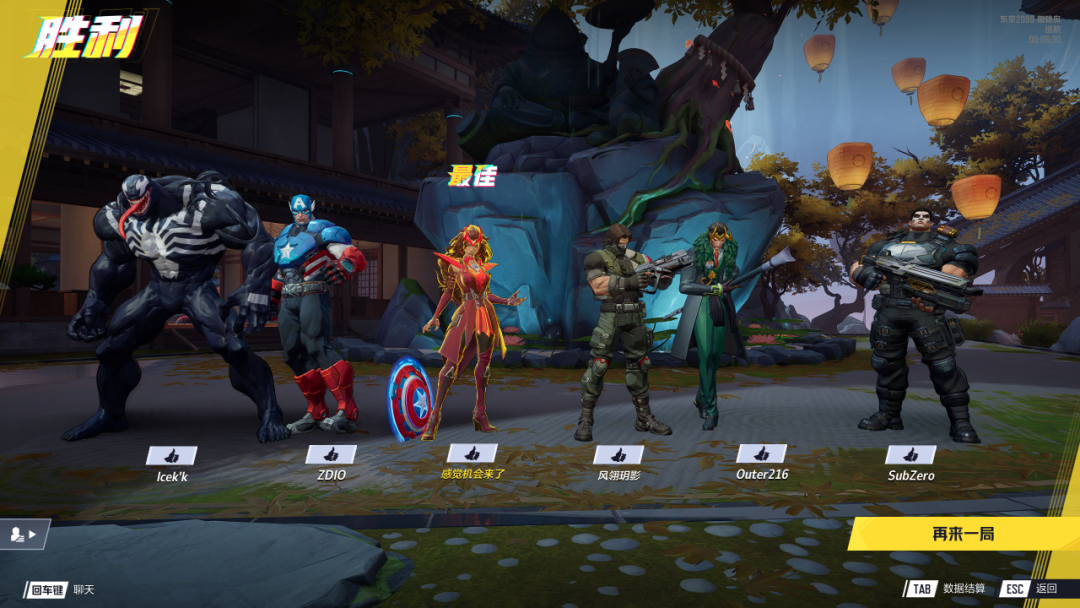The image size is (1080, 608).
Task: Upvote player 风翎玥影
Action: (618, 455)
